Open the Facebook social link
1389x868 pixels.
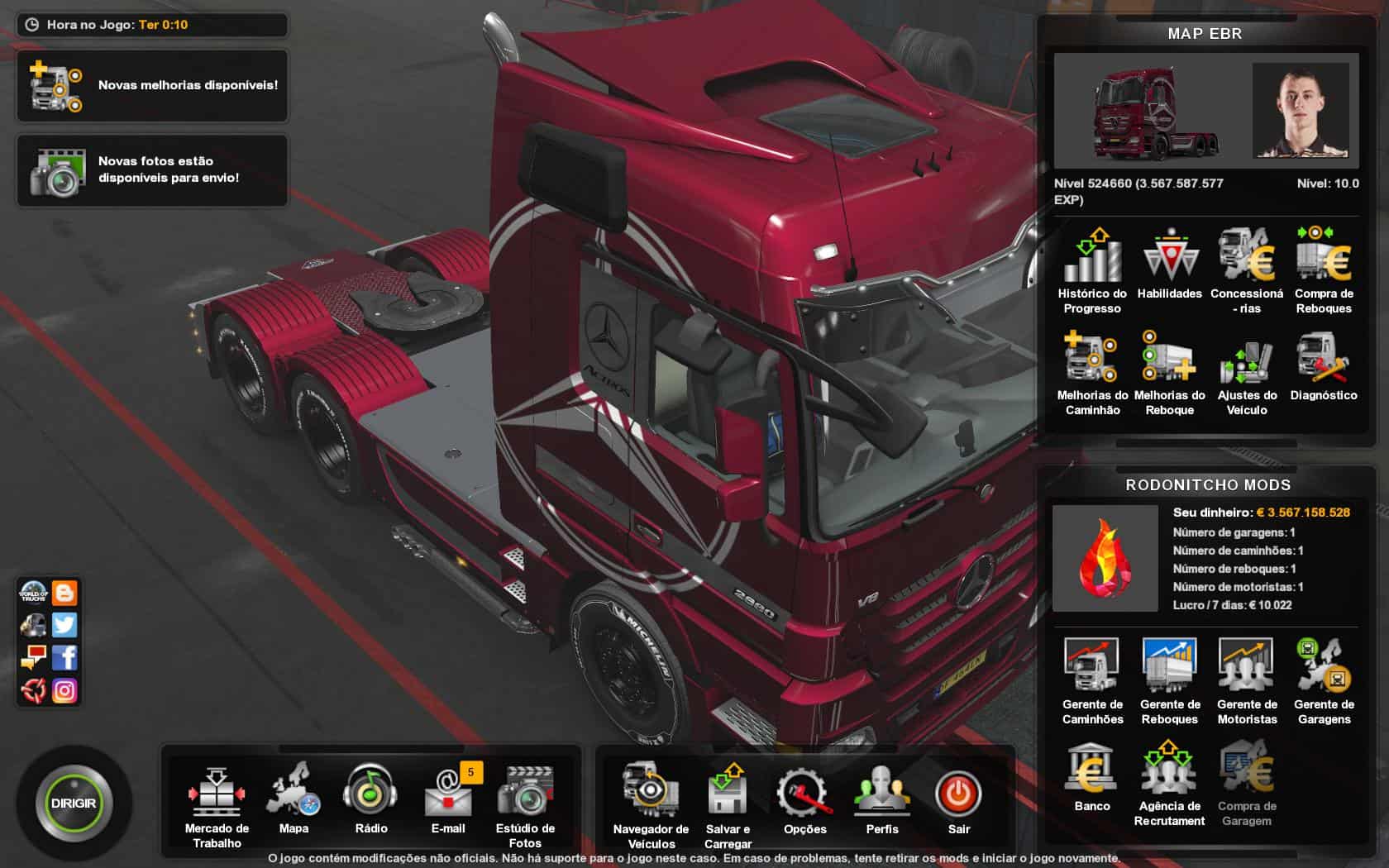coord(64,658)
